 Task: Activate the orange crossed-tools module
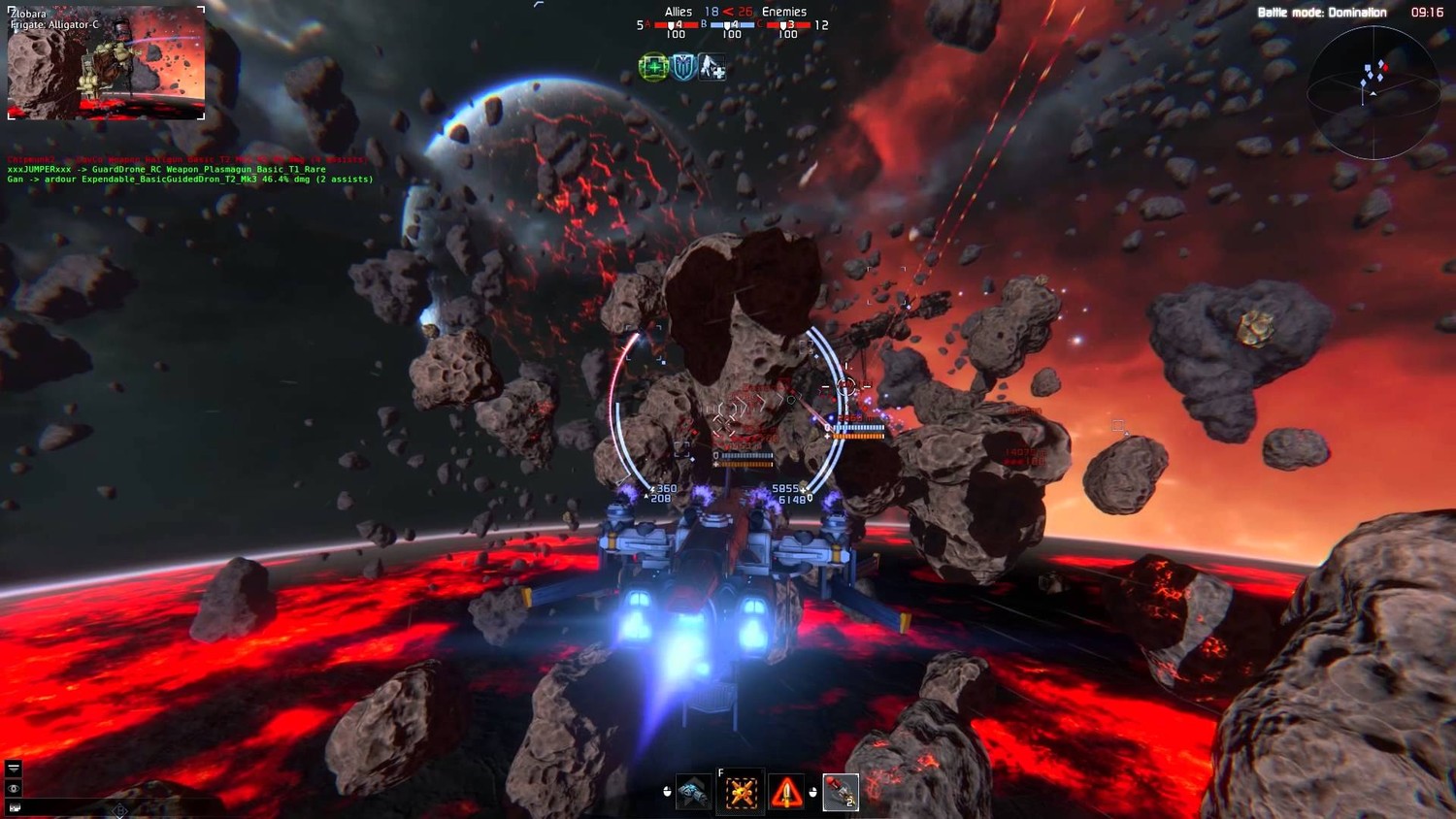tap(741, 793)
